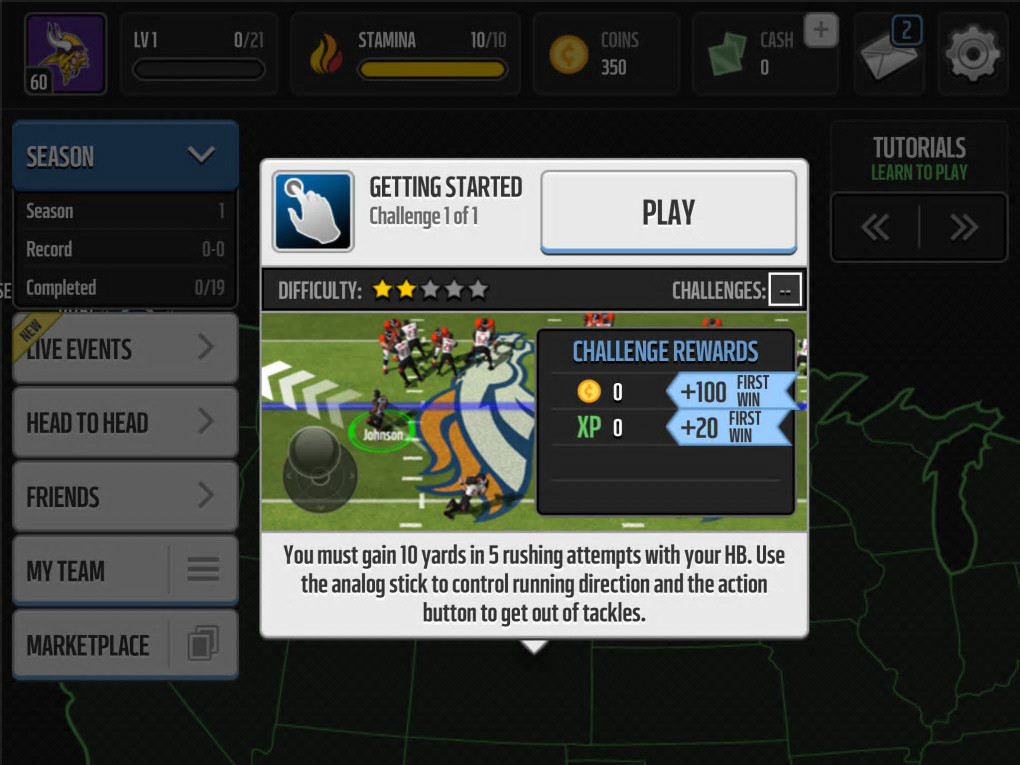Screen dimensions: 1020x765
Task: Collapse the Season dropdown header
Action: [x=125, y=156]
